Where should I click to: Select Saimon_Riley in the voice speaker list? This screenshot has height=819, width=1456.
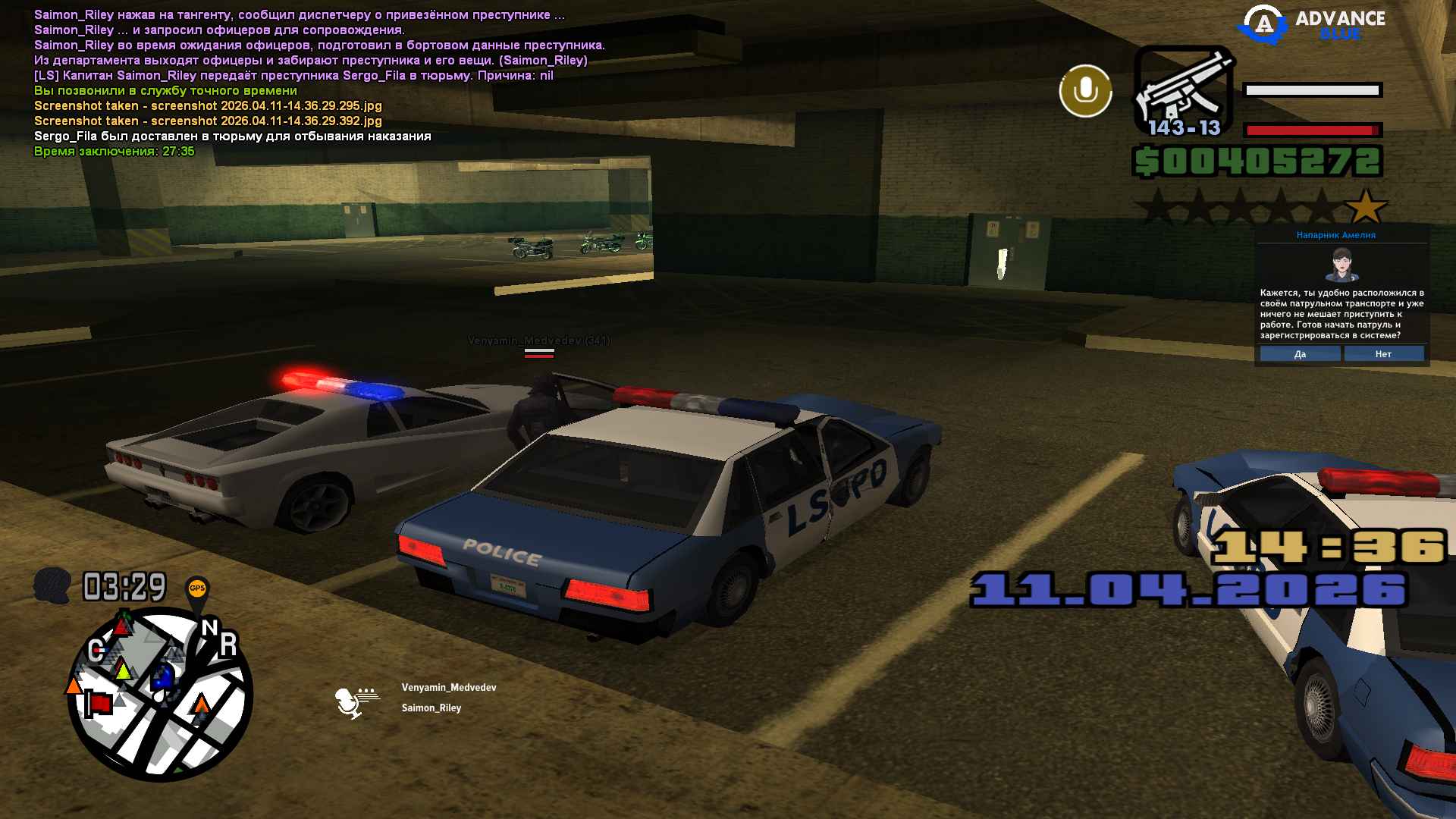click(431, 708)
